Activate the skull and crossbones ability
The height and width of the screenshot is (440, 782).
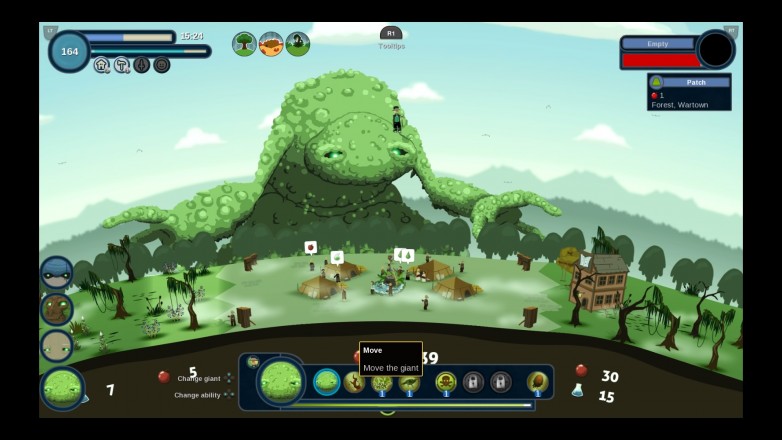coord(446,381)
